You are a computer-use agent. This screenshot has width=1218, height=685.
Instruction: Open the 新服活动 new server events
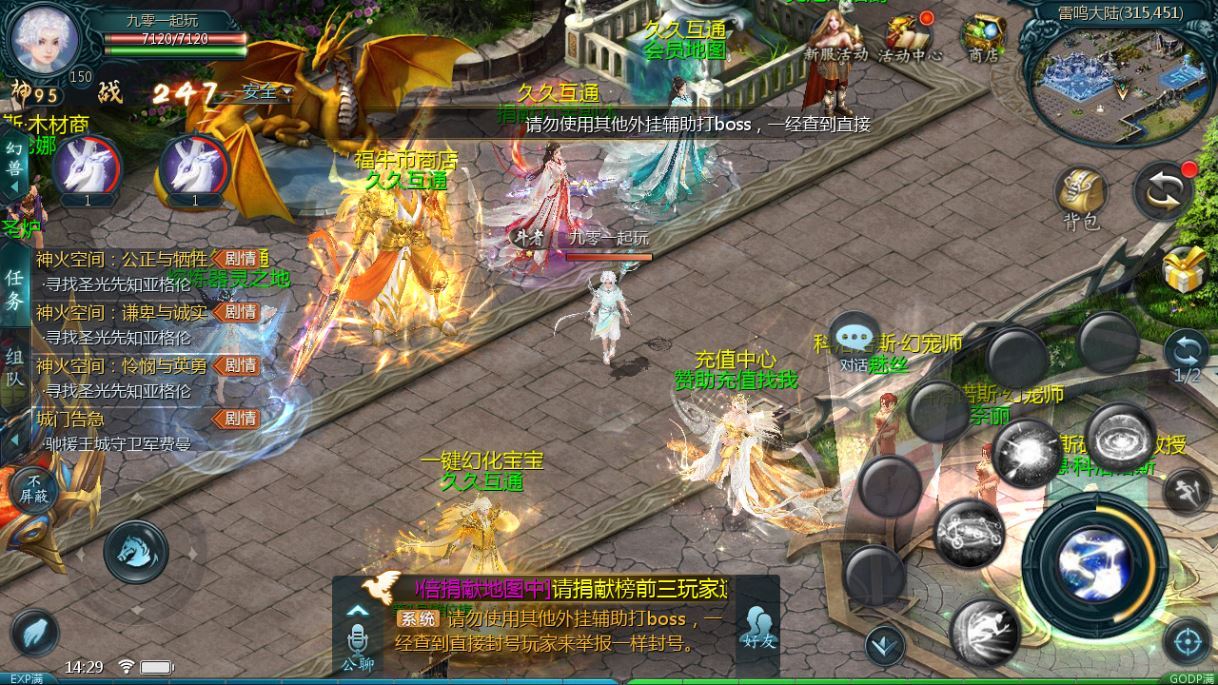point(836,40)
